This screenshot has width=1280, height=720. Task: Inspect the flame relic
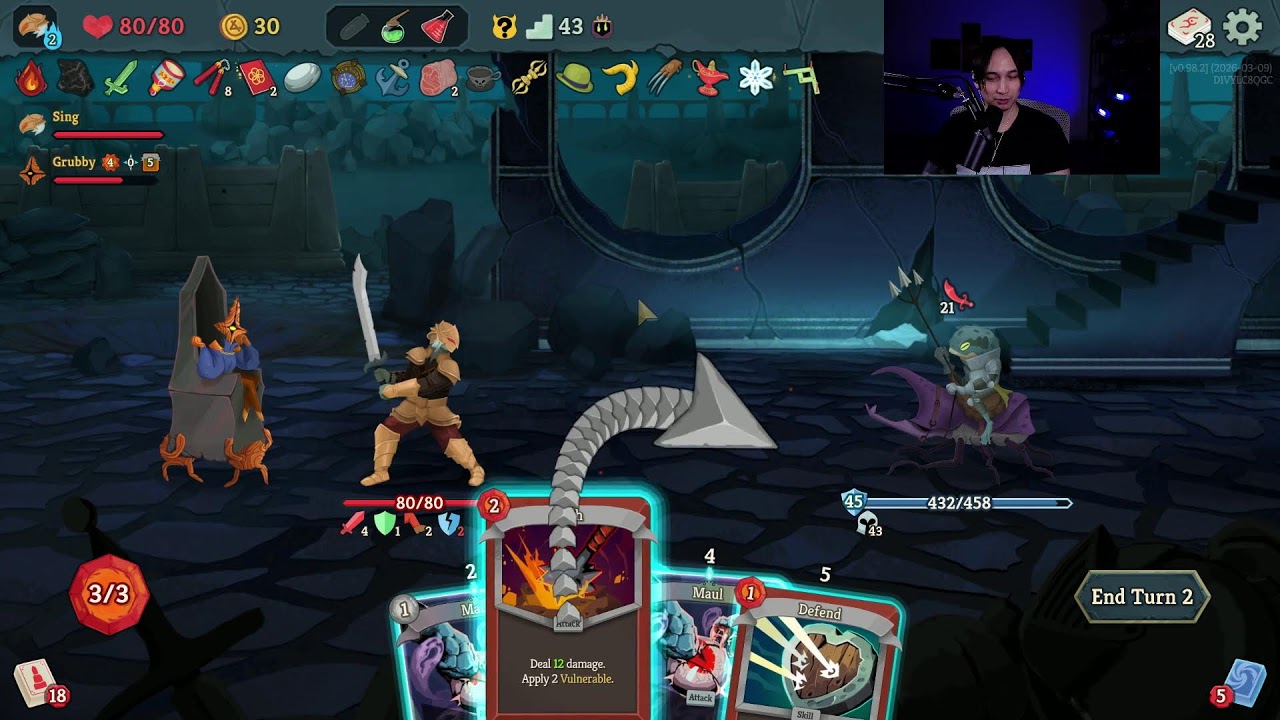pyautogui.click(x=30, y=78)
